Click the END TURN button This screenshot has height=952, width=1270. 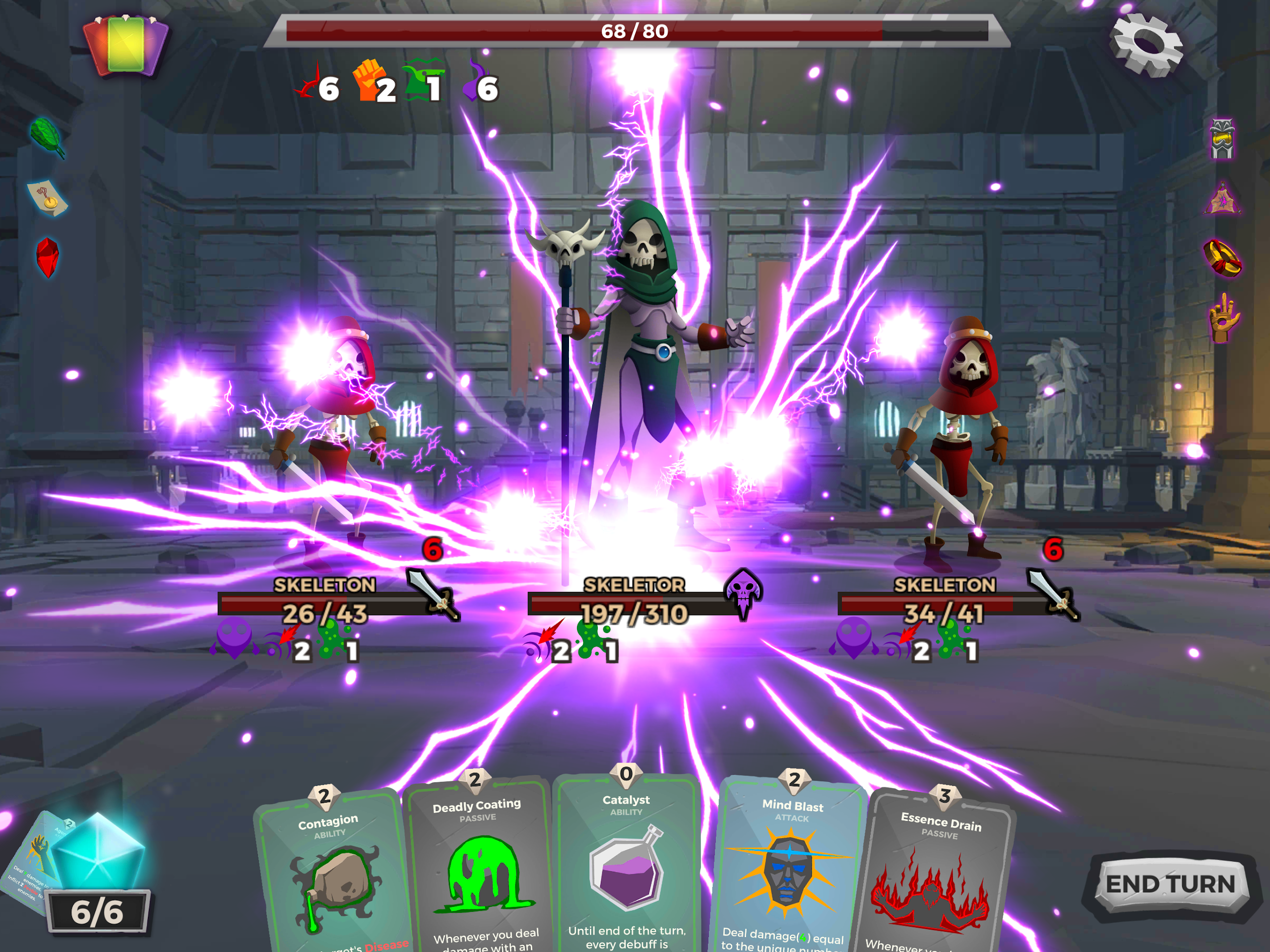[1169, 885]
